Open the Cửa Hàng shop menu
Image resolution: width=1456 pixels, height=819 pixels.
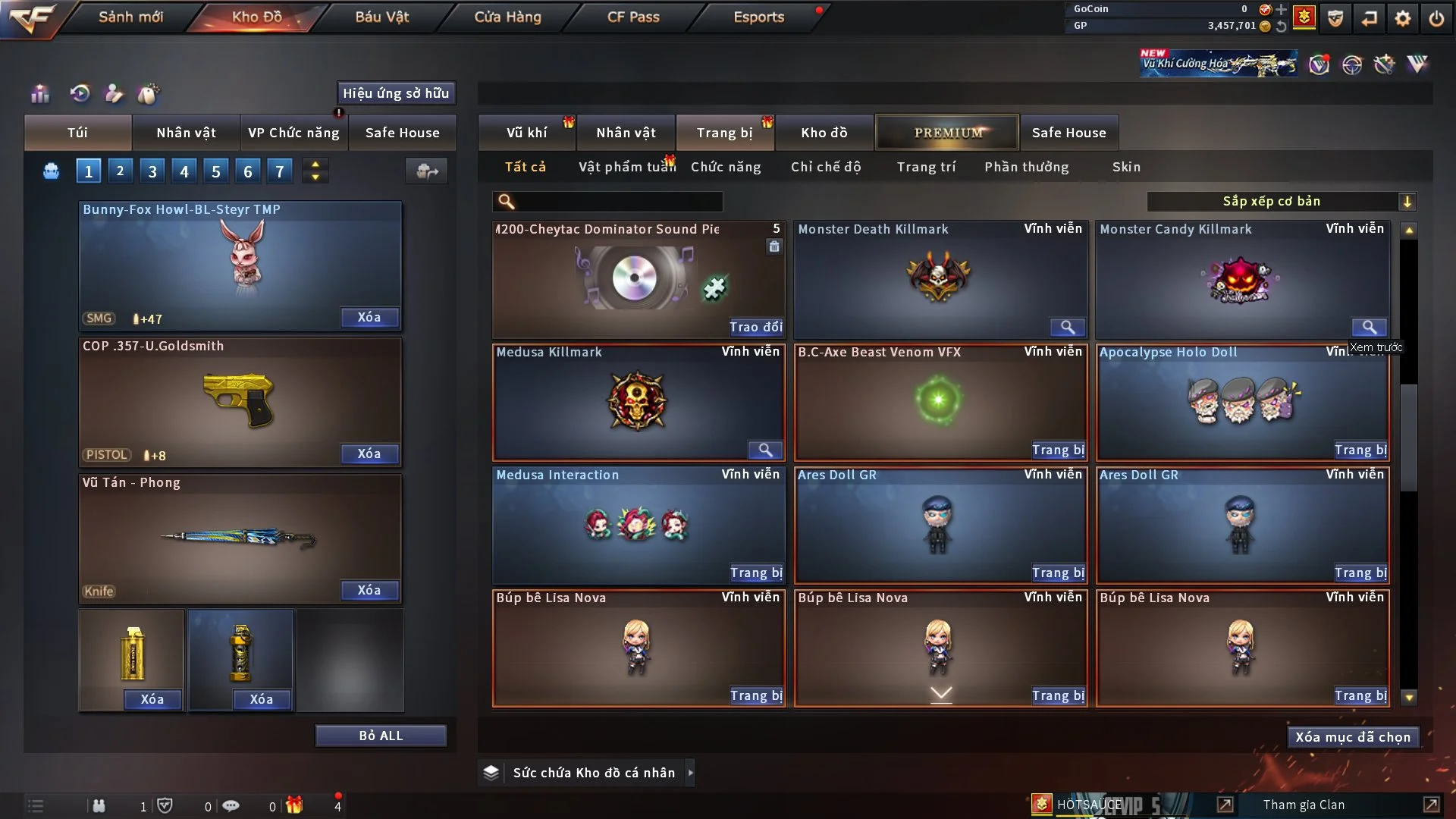click(507, 17)
